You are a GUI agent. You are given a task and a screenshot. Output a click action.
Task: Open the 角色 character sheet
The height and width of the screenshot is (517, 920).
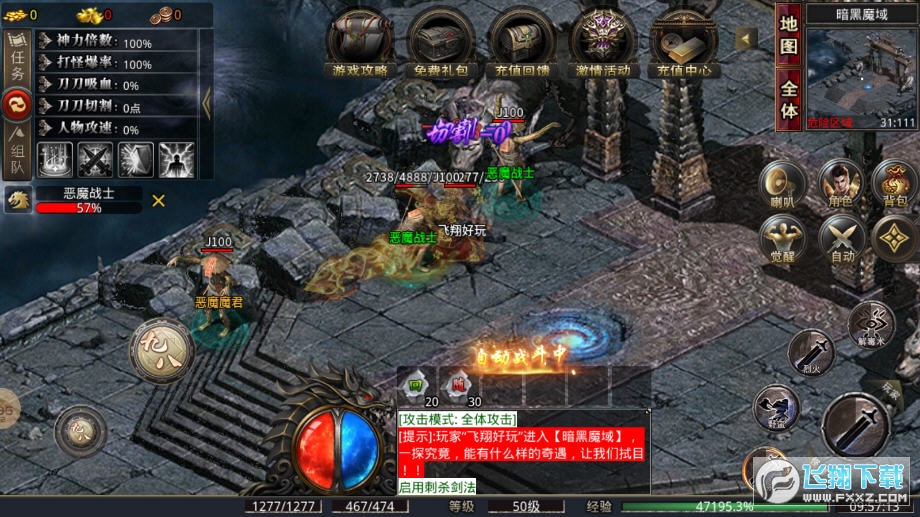tap(842, 185)
